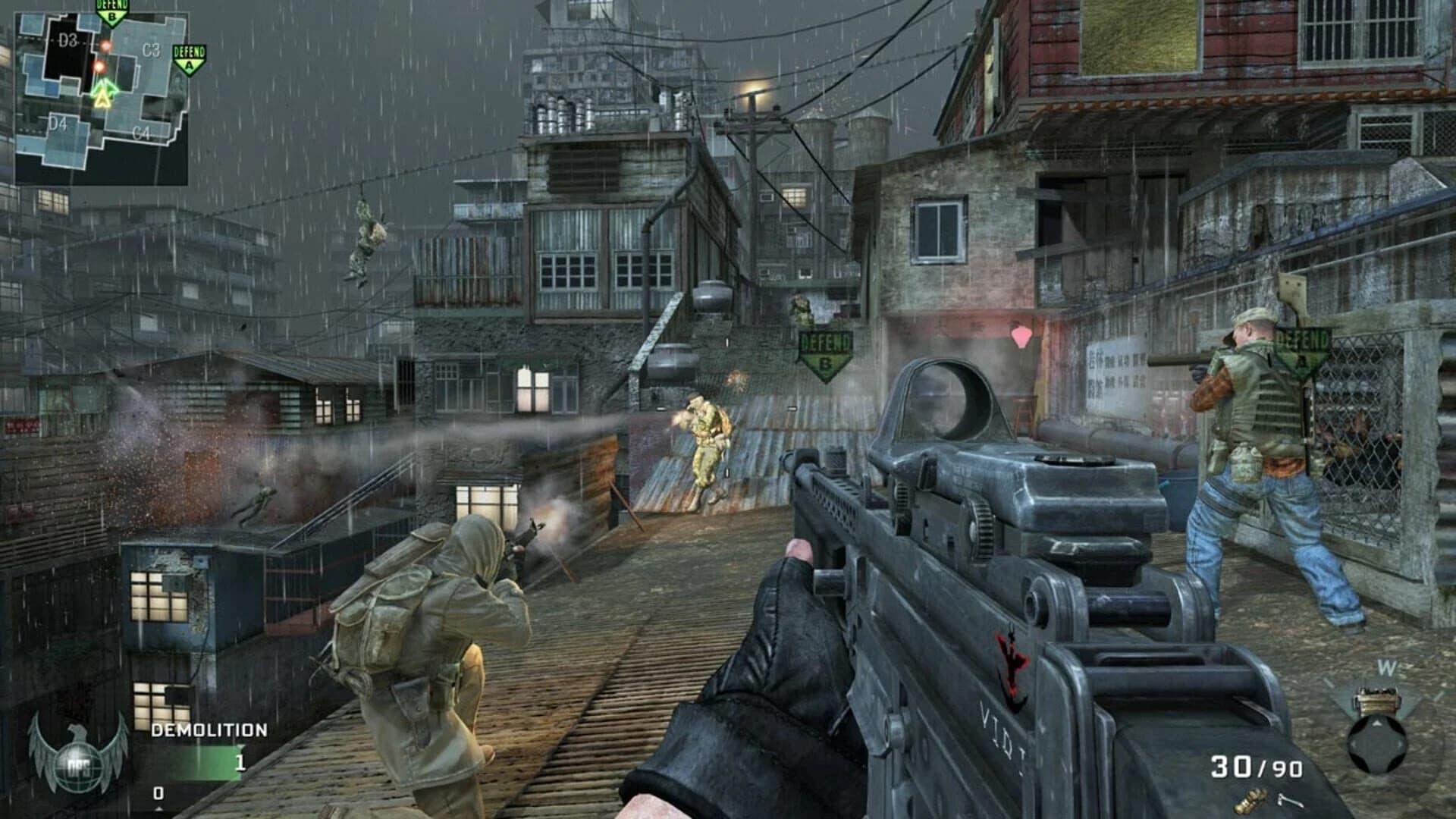The height and width of the screenshot is (819, 1456).
Task: Click the left arrow of the compass pad
Action: (1354, 745)
